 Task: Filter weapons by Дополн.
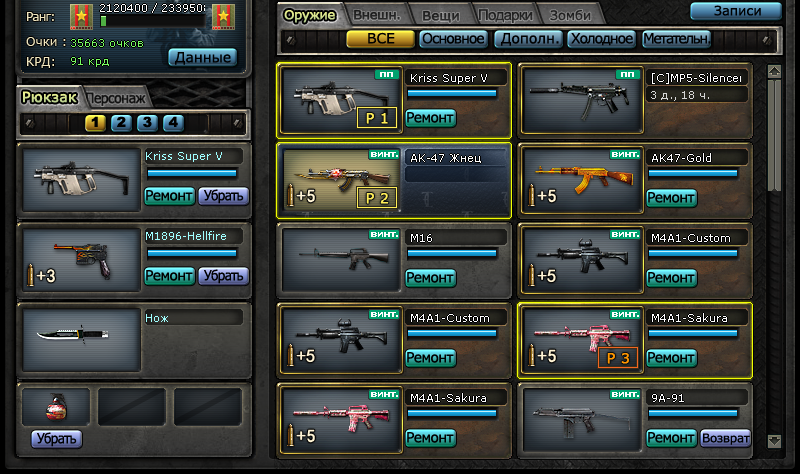526,39
